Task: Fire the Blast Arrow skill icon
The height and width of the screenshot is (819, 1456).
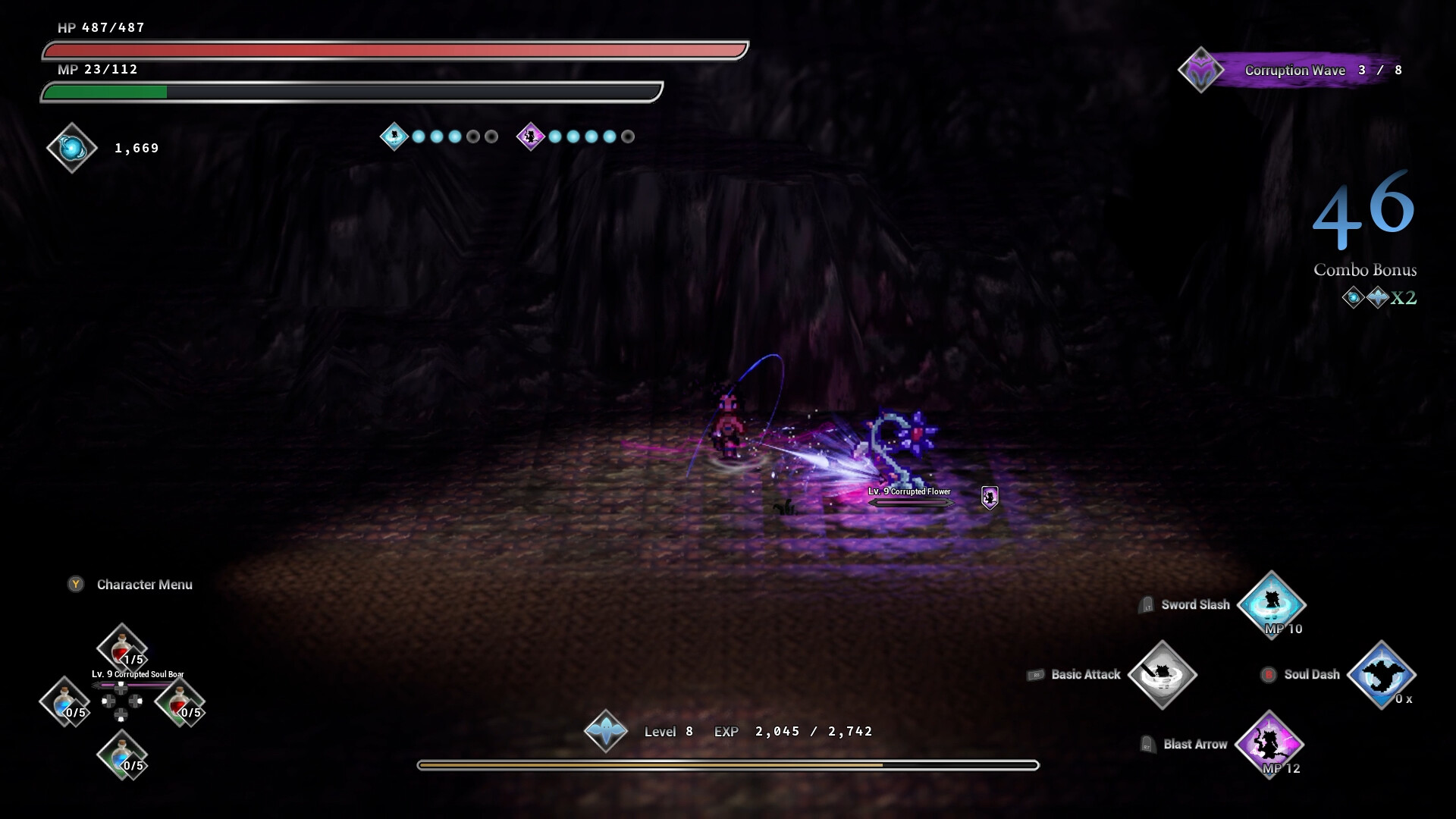Action: point(1269,744)
